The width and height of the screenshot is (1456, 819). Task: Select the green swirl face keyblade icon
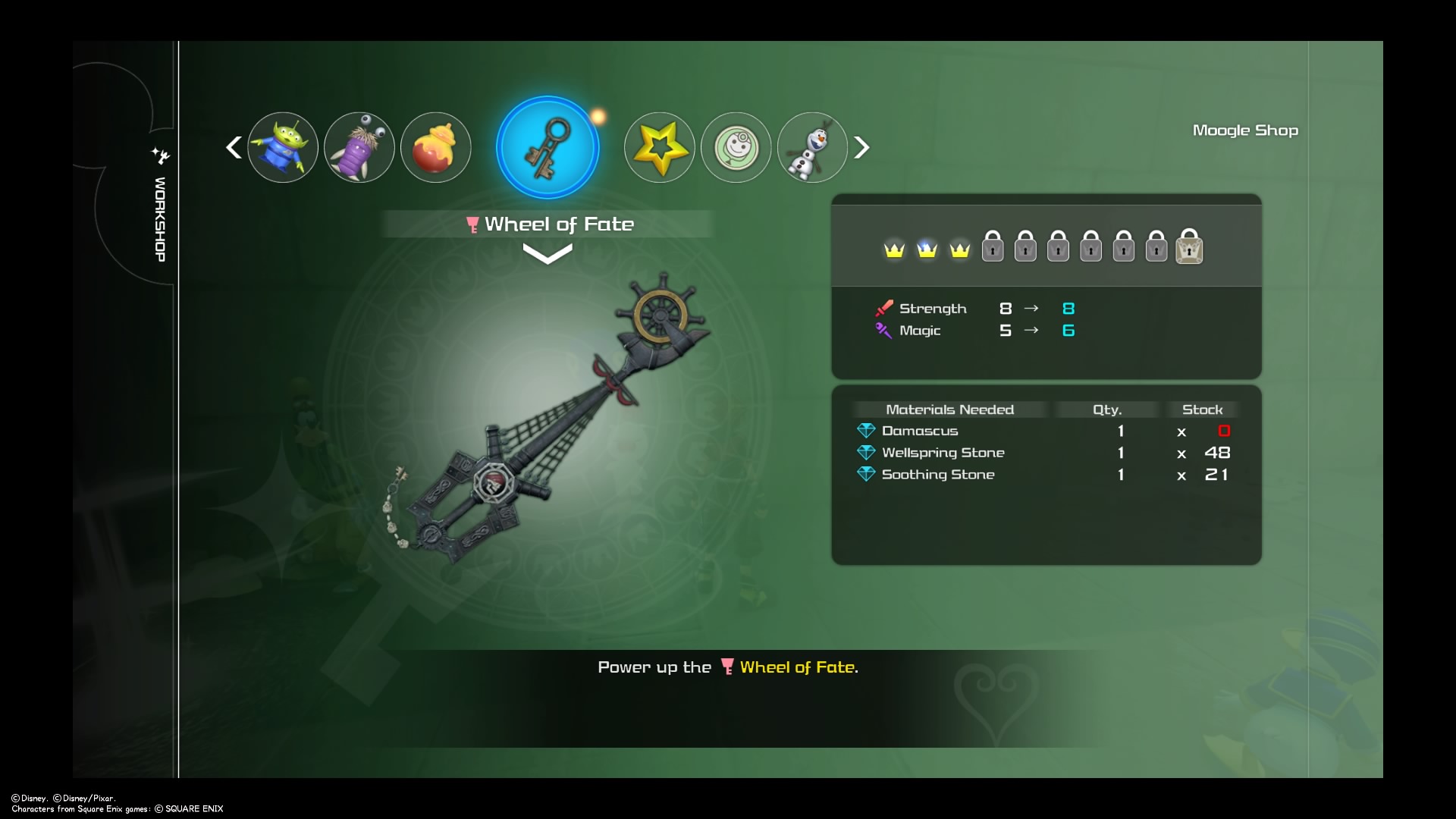[x=736, y=147]
